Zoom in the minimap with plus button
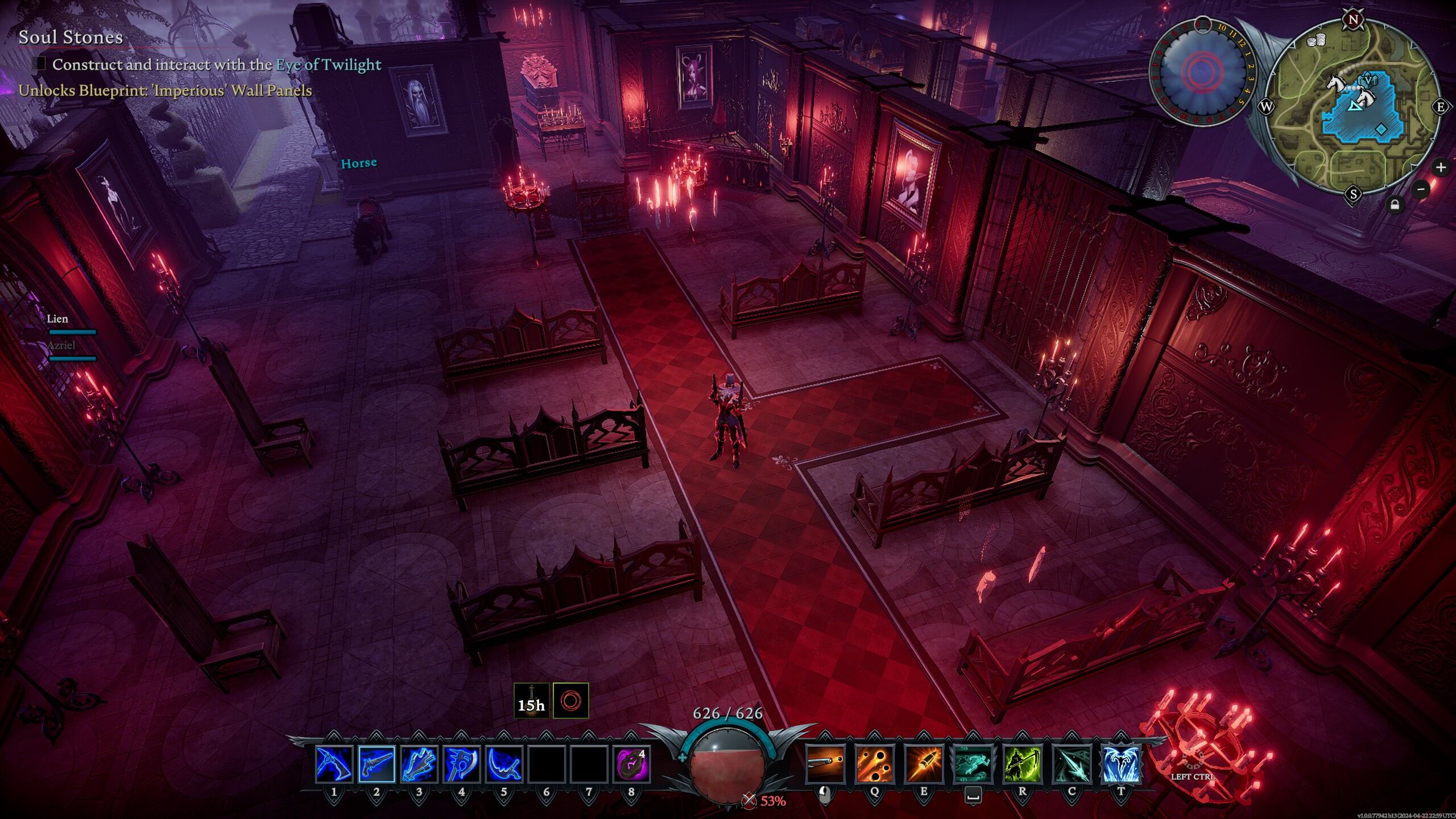This screenshot has width=1456, height=819. (1441, 167)
